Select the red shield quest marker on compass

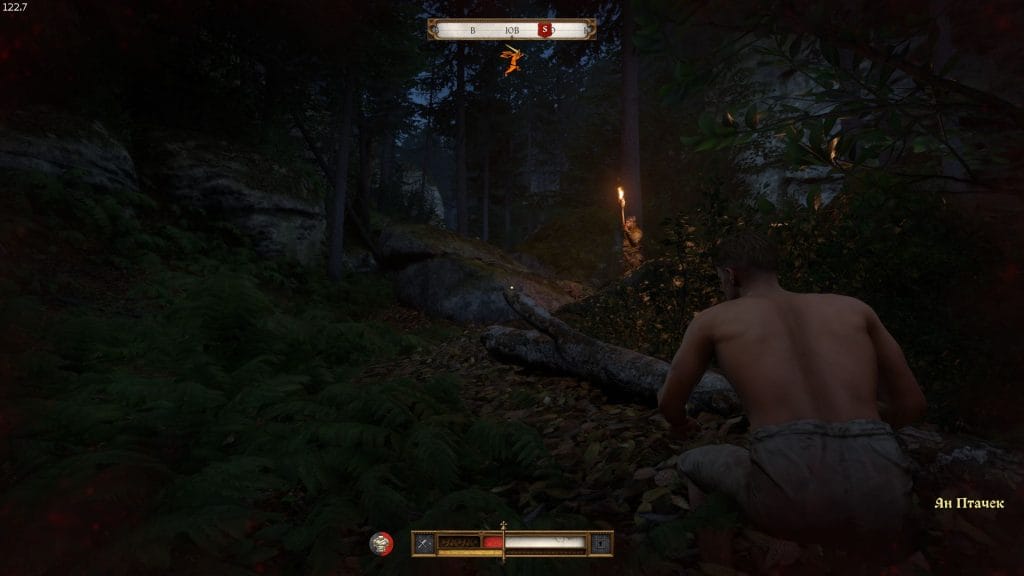(x=545, y=30)
